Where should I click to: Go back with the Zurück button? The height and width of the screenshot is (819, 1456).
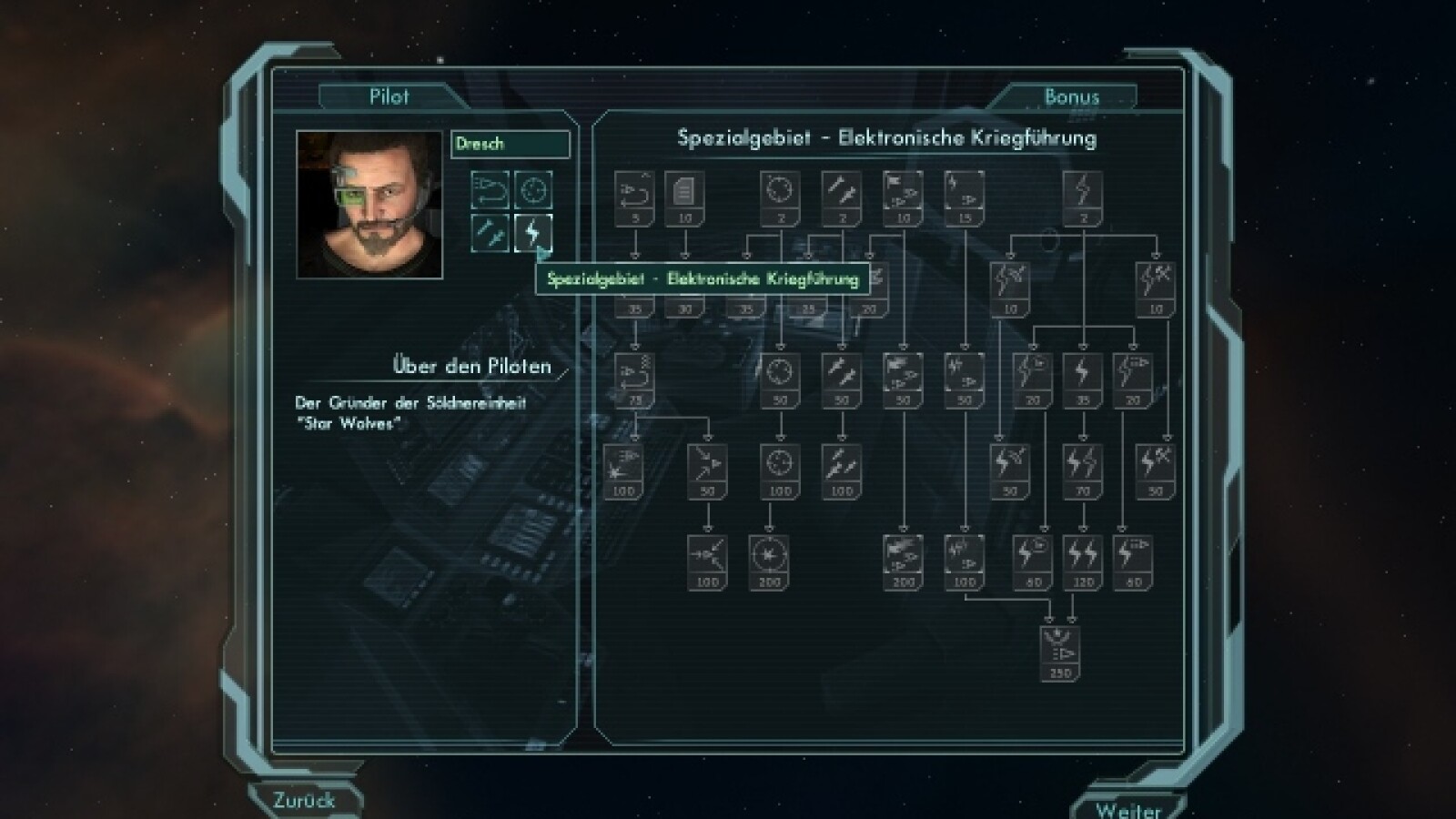[x=304, y=801]
